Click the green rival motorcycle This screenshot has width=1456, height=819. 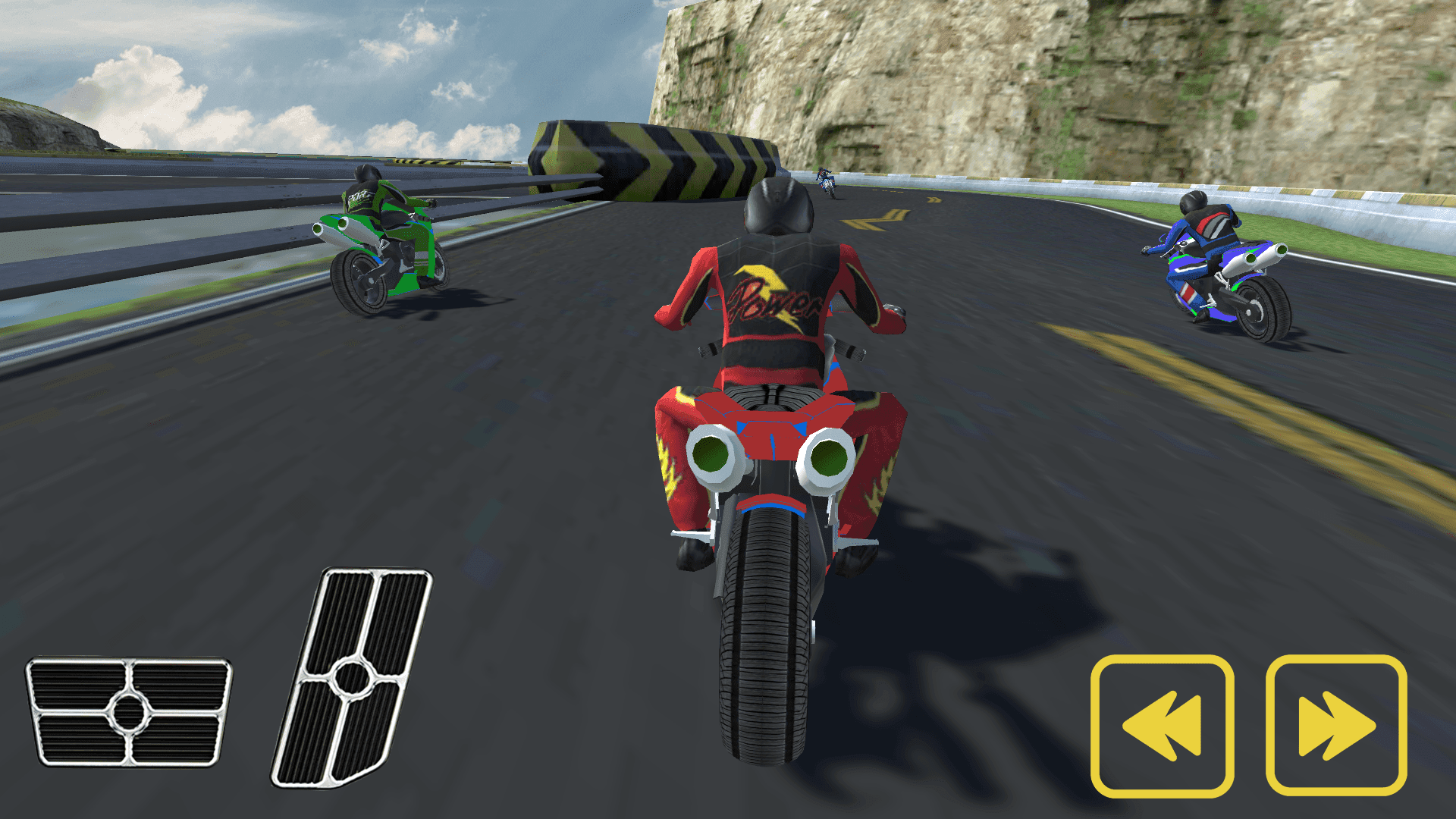coord(387,243)
